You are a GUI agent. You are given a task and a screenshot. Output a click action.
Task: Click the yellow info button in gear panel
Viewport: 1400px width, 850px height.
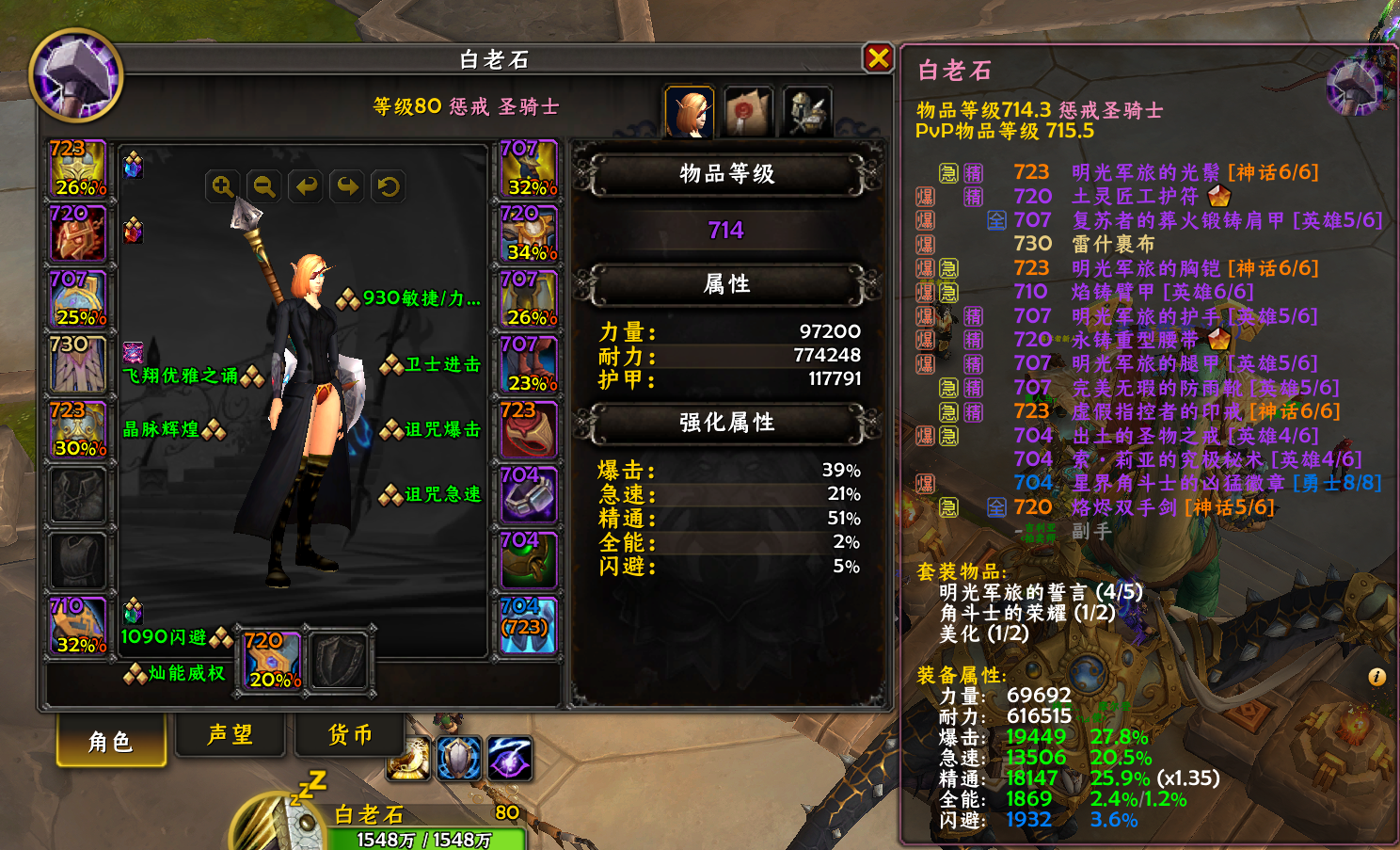click(1376, 677)
